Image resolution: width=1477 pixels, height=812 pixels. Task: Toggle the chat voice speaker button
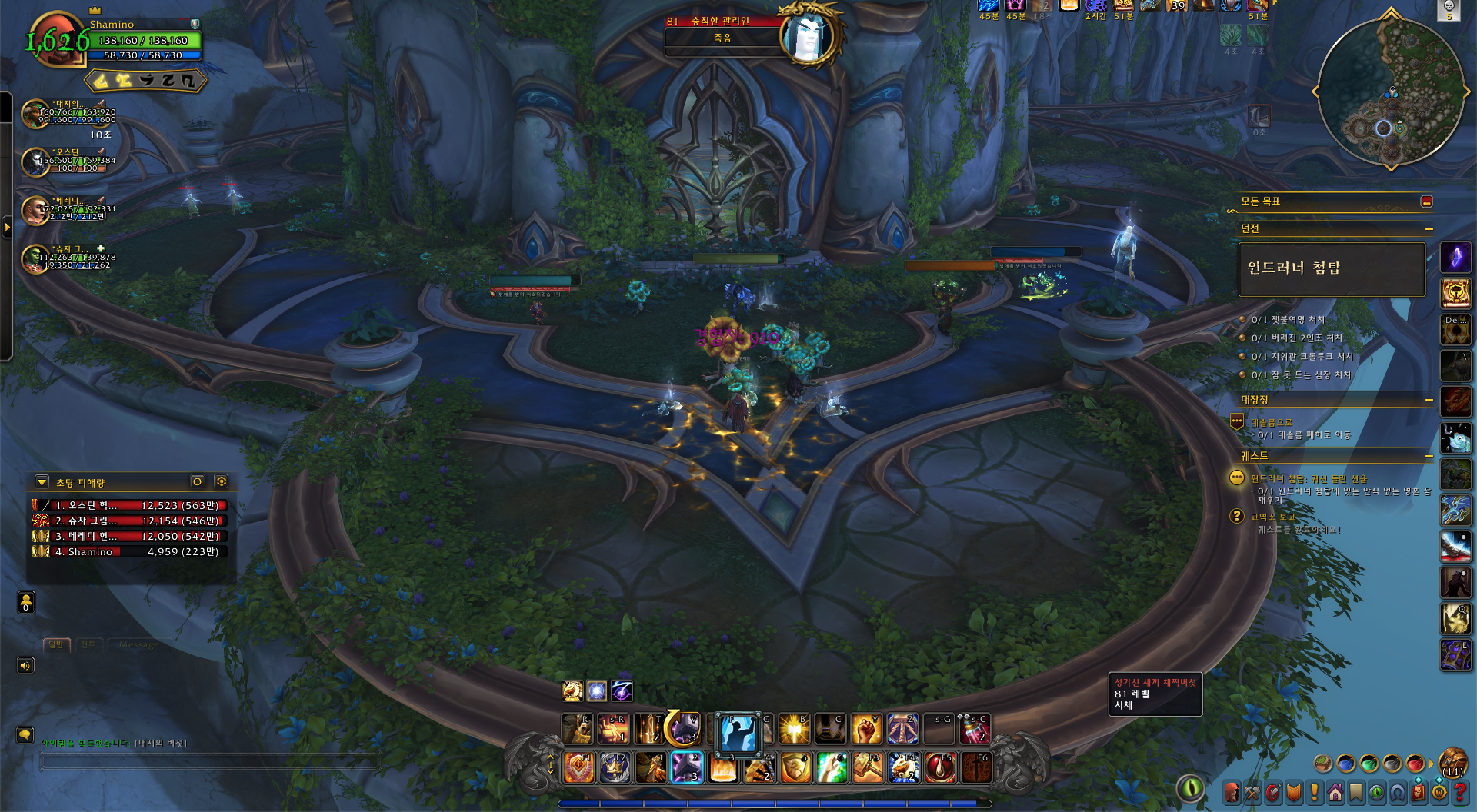25,665
